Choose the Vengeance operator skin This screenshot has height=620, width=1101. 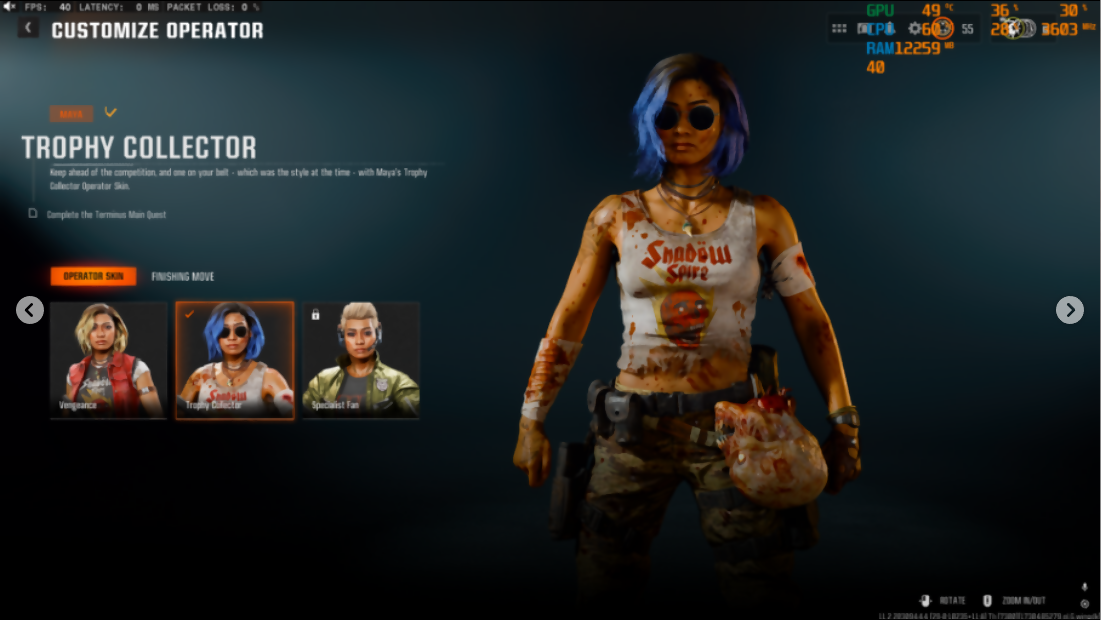[x=109, y=360]
